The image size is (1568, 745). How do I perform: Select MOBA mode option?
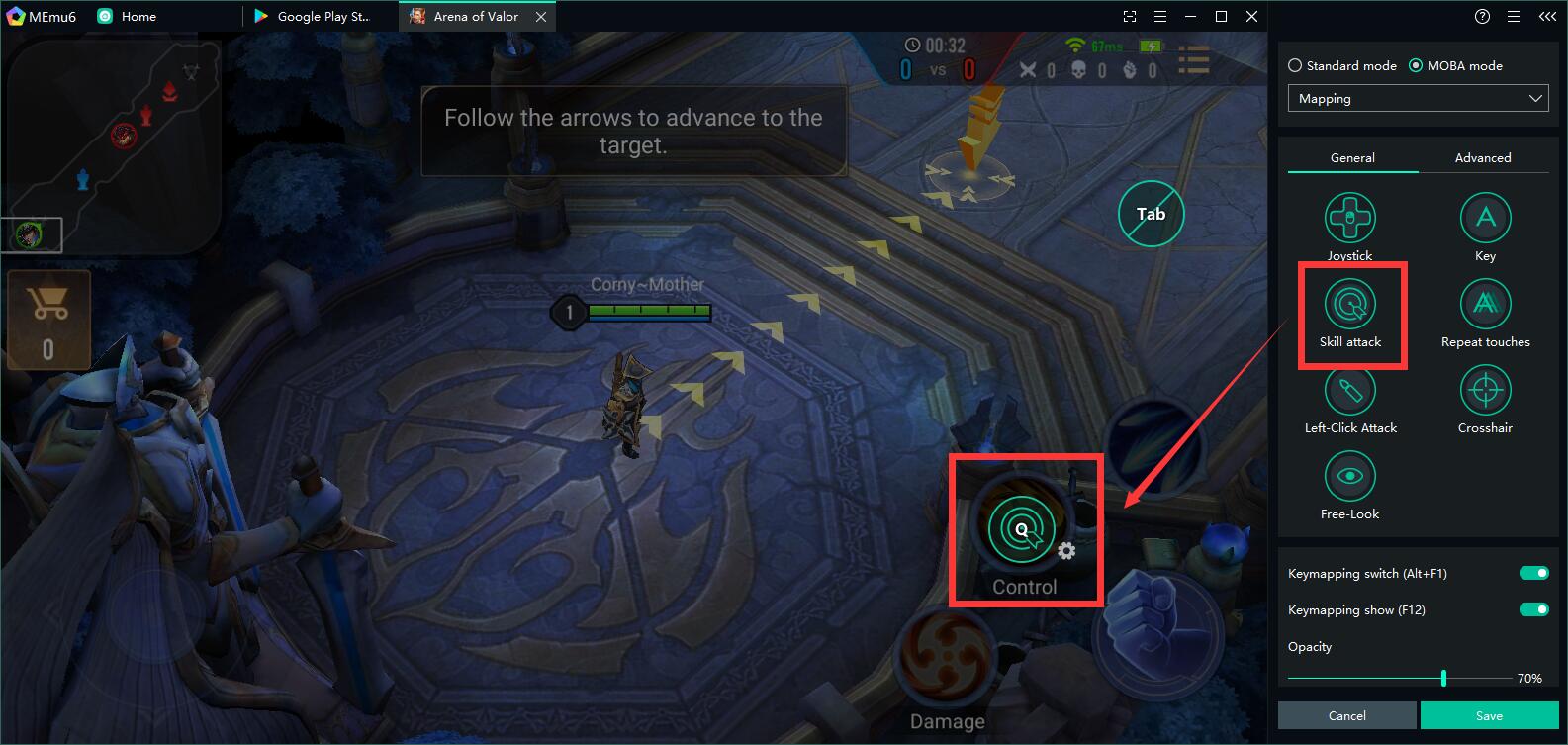click(x=1416, y=66)
